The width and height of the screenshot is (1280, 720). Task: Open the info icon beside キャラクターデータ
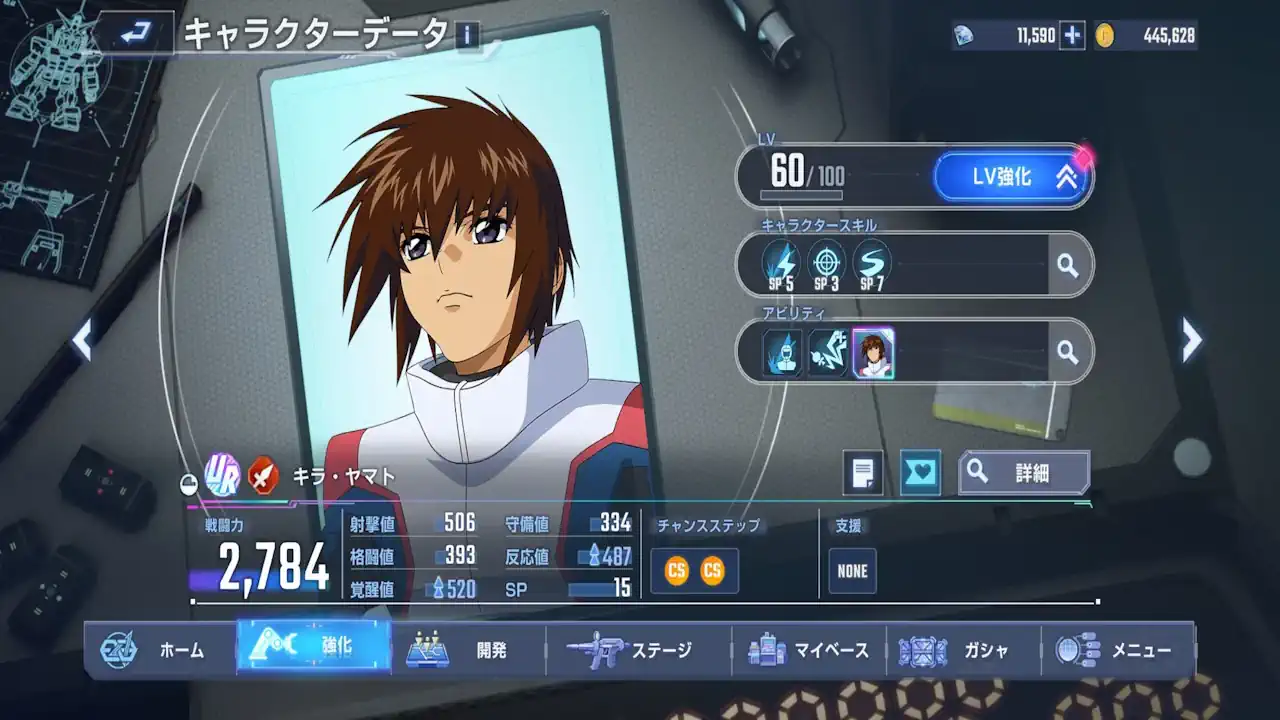[467, 36]
